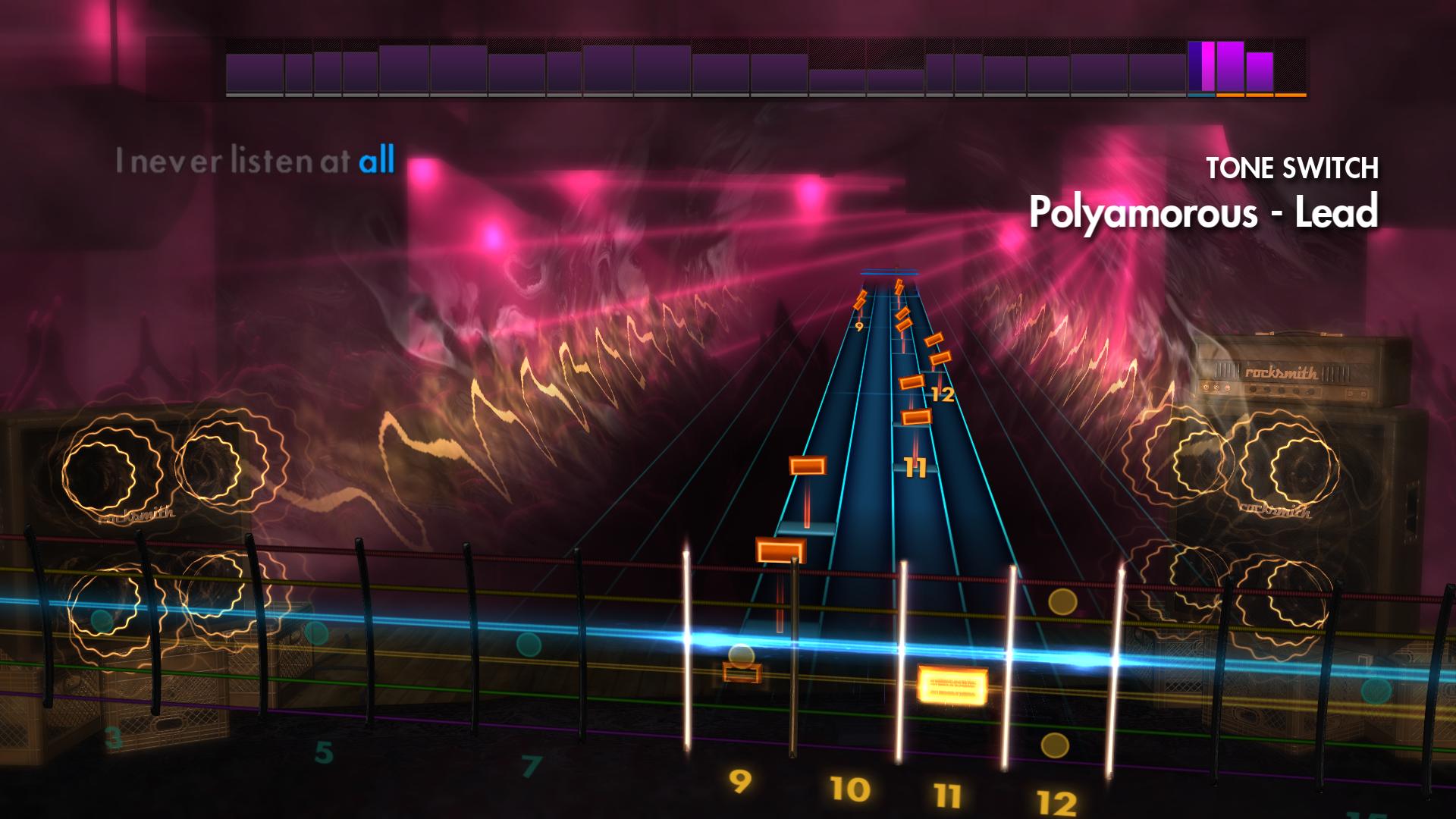
Task: Expand the first song timeline section
Action: pyautogui.click(x=254, y=72)
